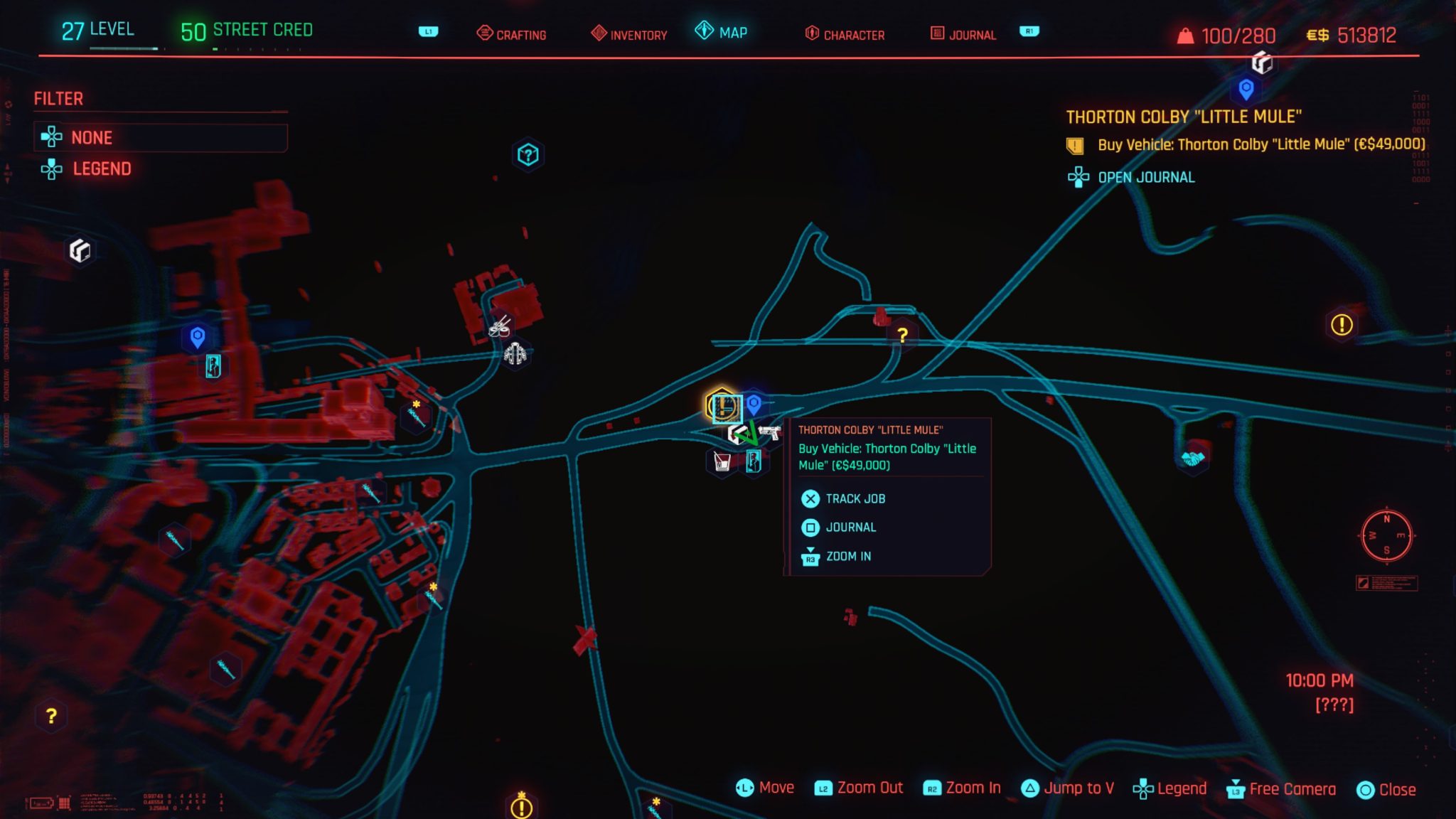Select the fast travel cube icon top left
The width and height of the screenshot is (1456, 819).
[80, 250]
